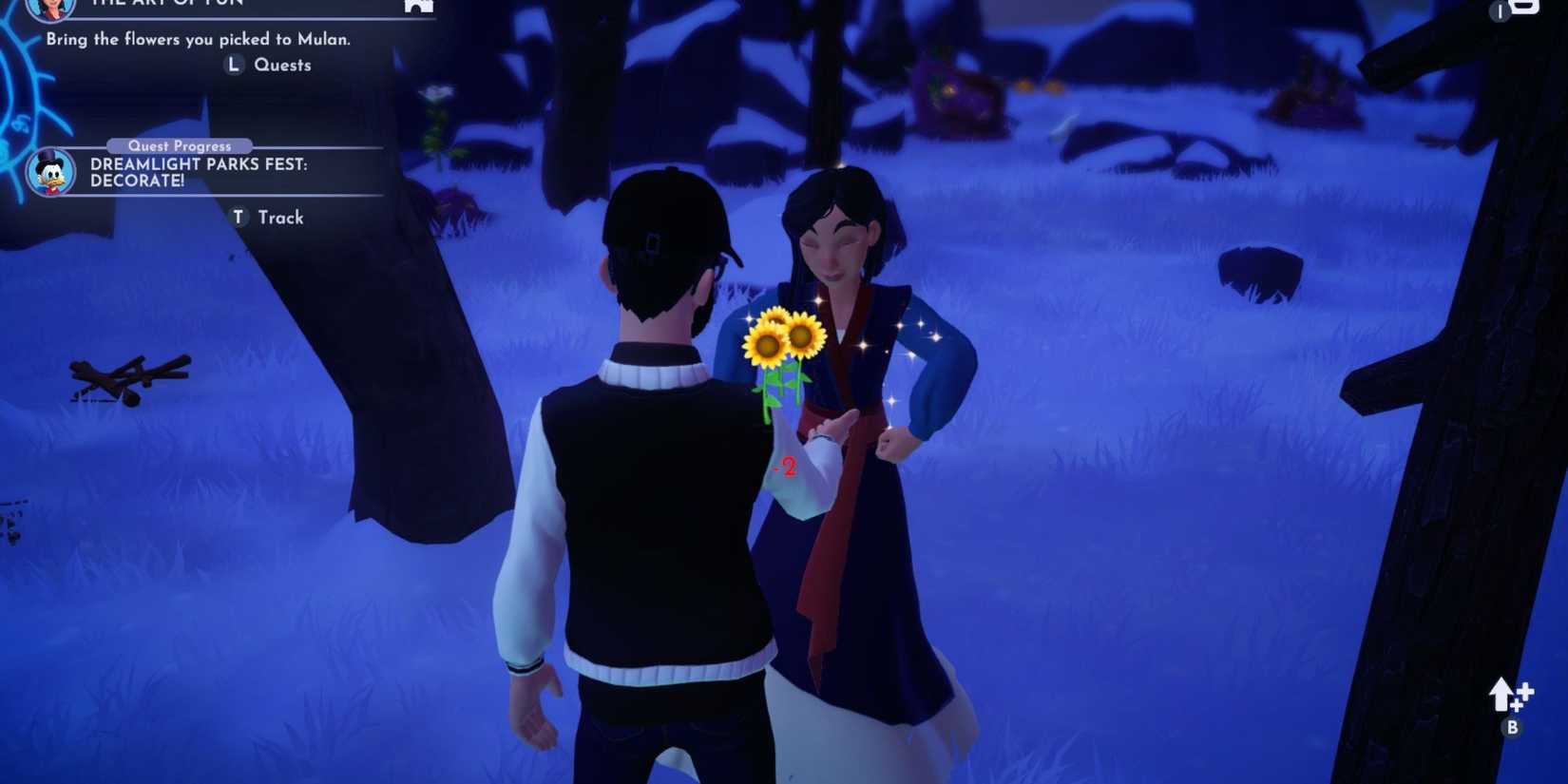Click the T key circle next to Track

coord(238,217)
